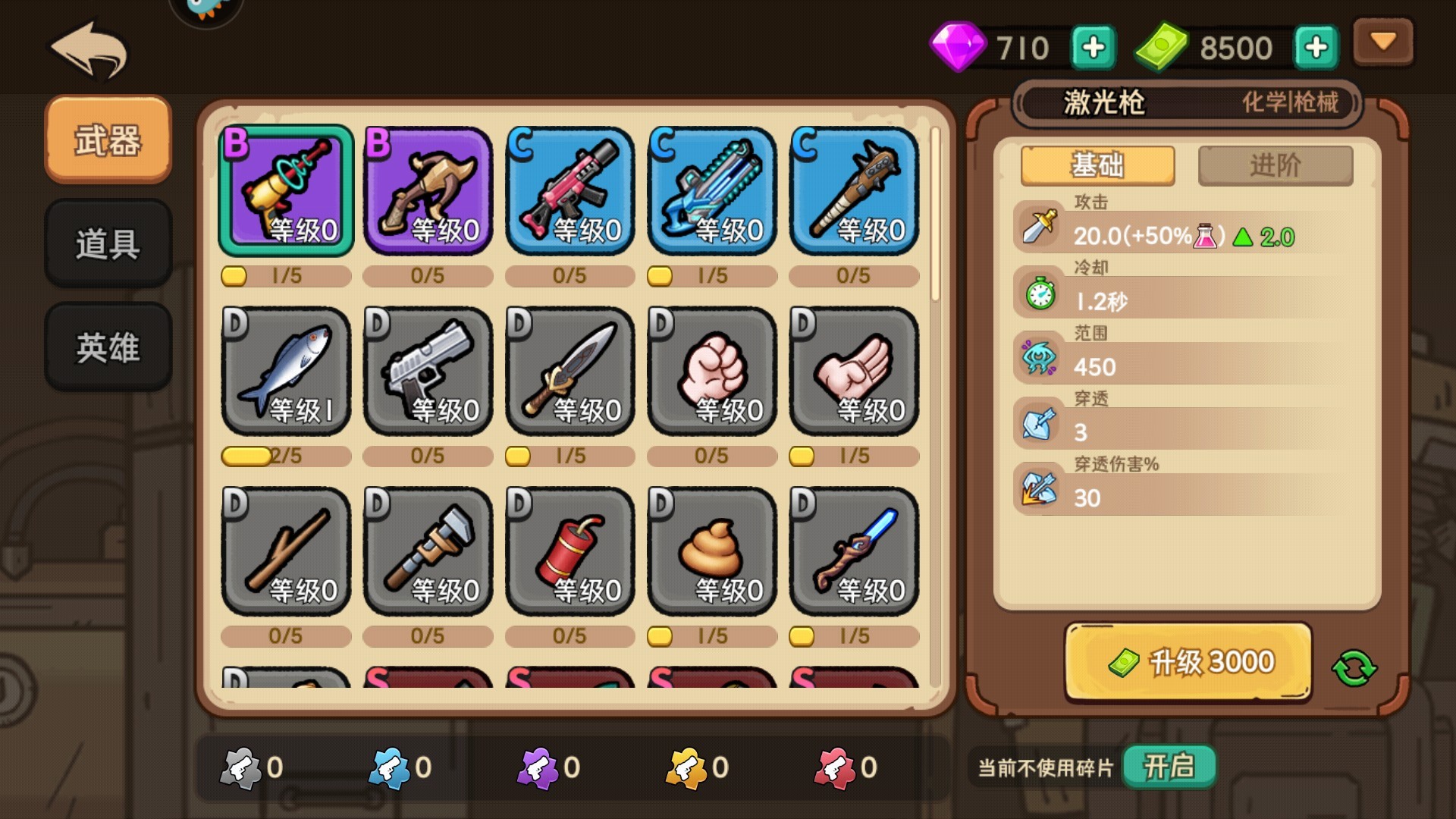
Task: Select the spiked bat weapon
Action: 854,190
